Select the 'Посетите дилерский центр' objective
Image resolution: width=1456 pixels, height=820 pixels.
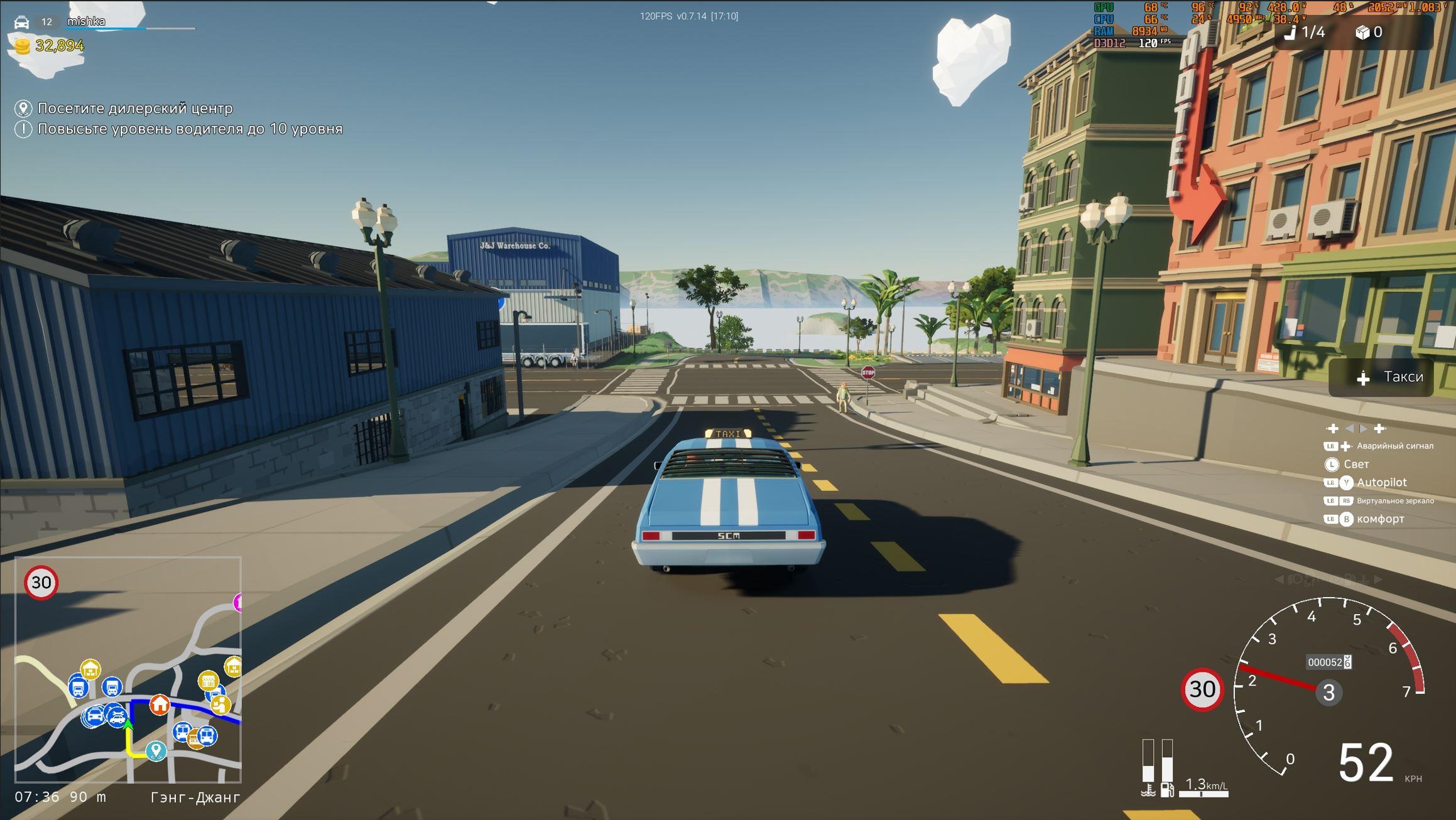[x=134, y=108]
